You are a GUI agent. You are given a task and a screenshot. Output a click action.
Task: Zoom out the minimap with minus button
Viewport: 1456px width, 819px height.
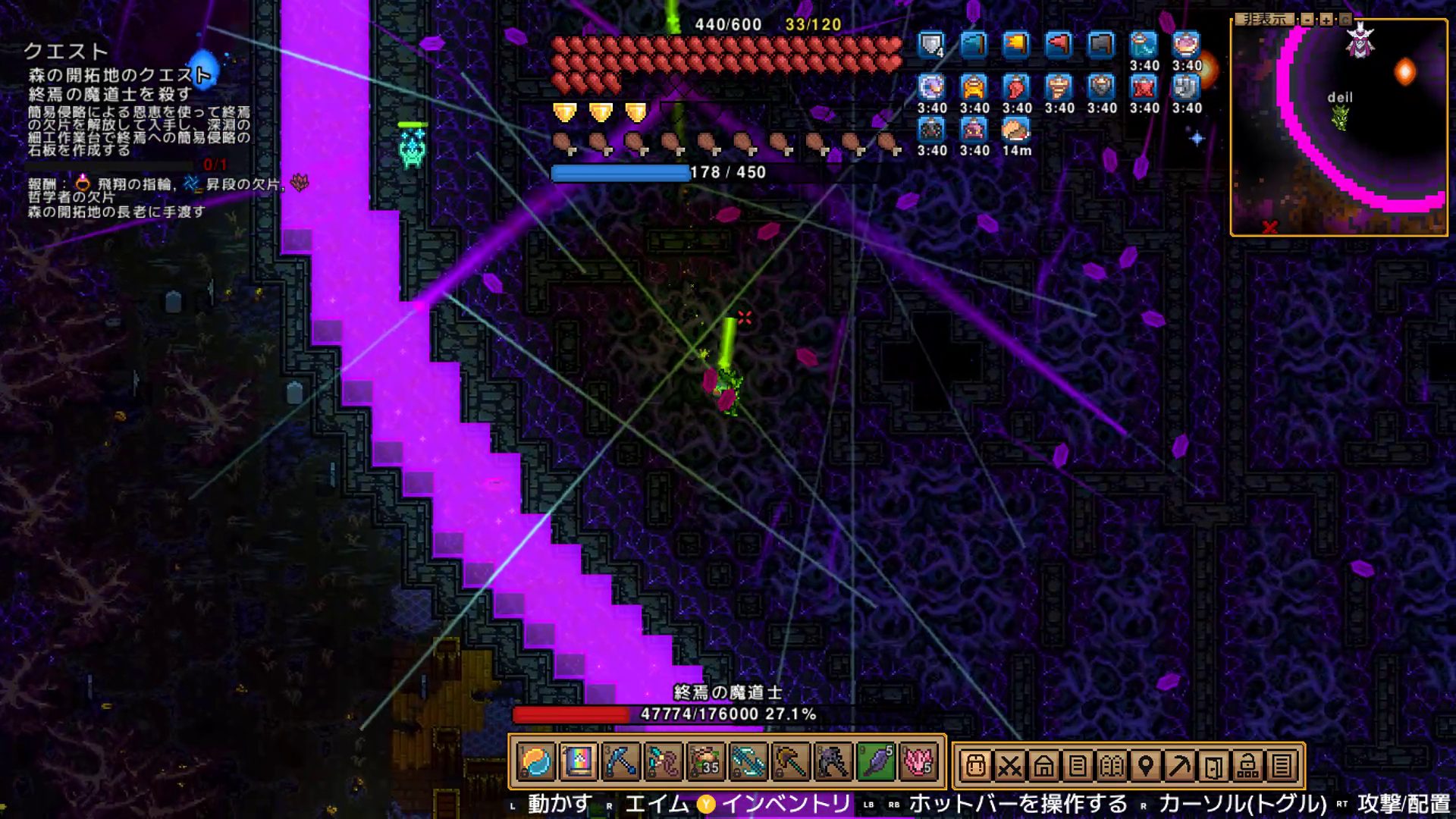click(1307, 19)
